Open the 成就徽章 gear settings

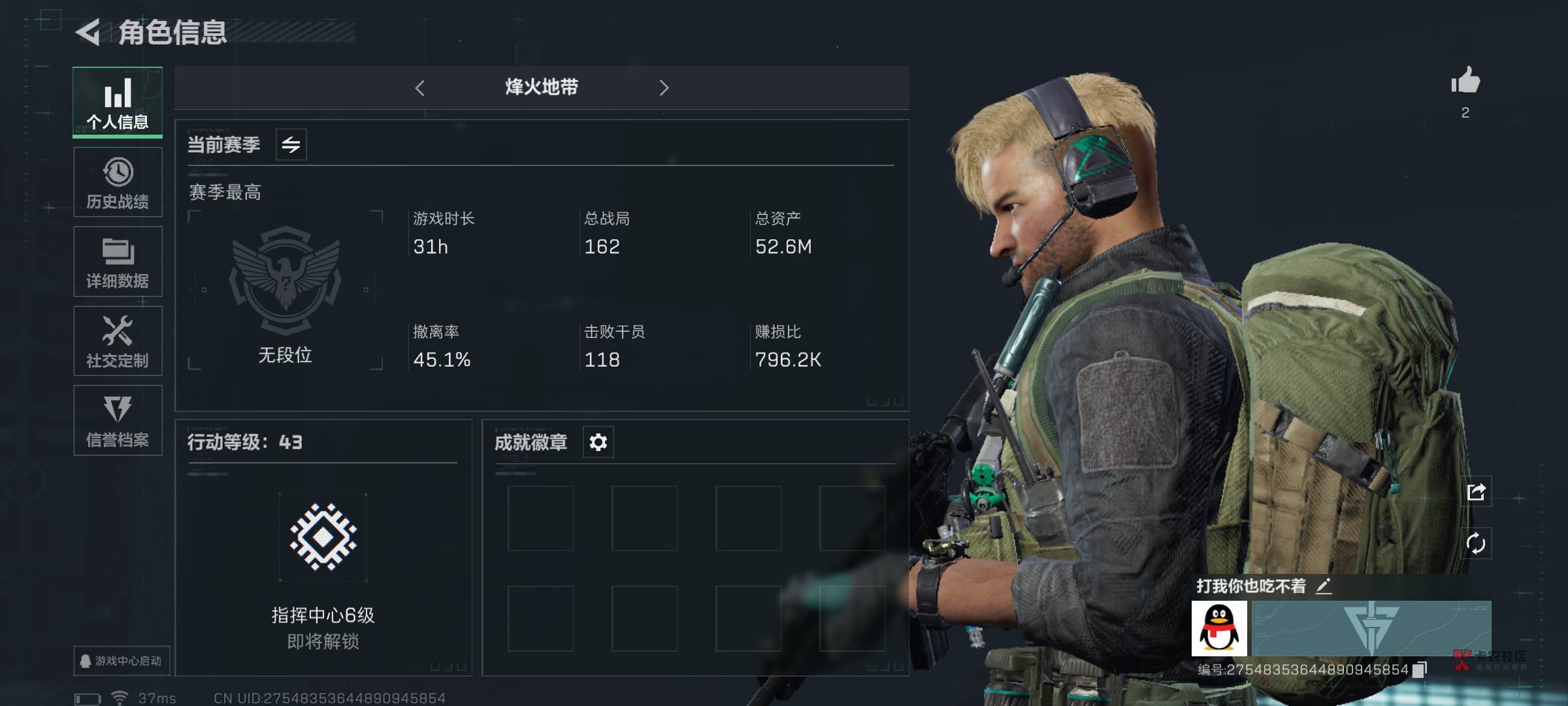click(x=598, y=443)
